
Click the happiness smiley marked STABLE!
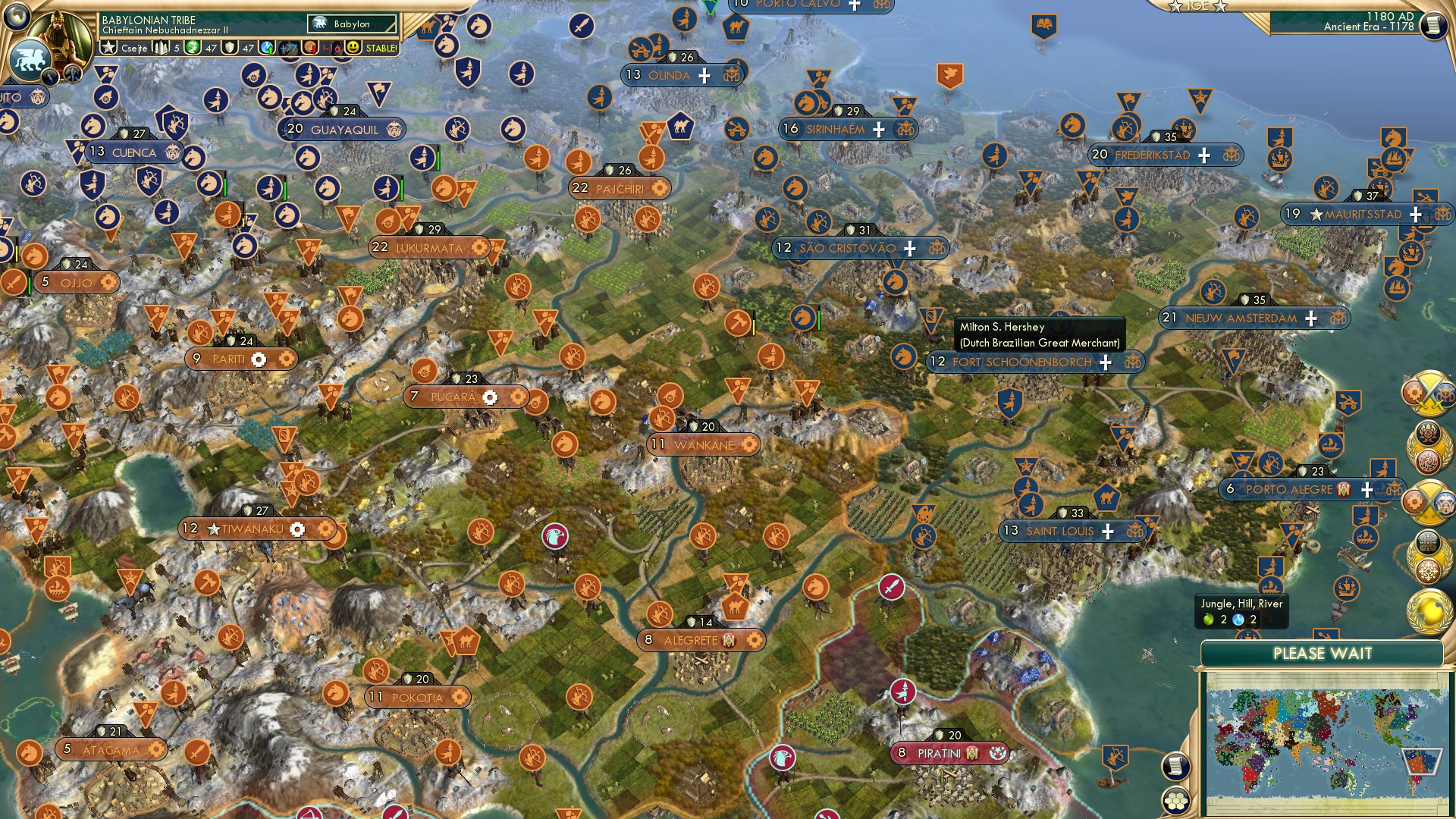click(352, 46)
